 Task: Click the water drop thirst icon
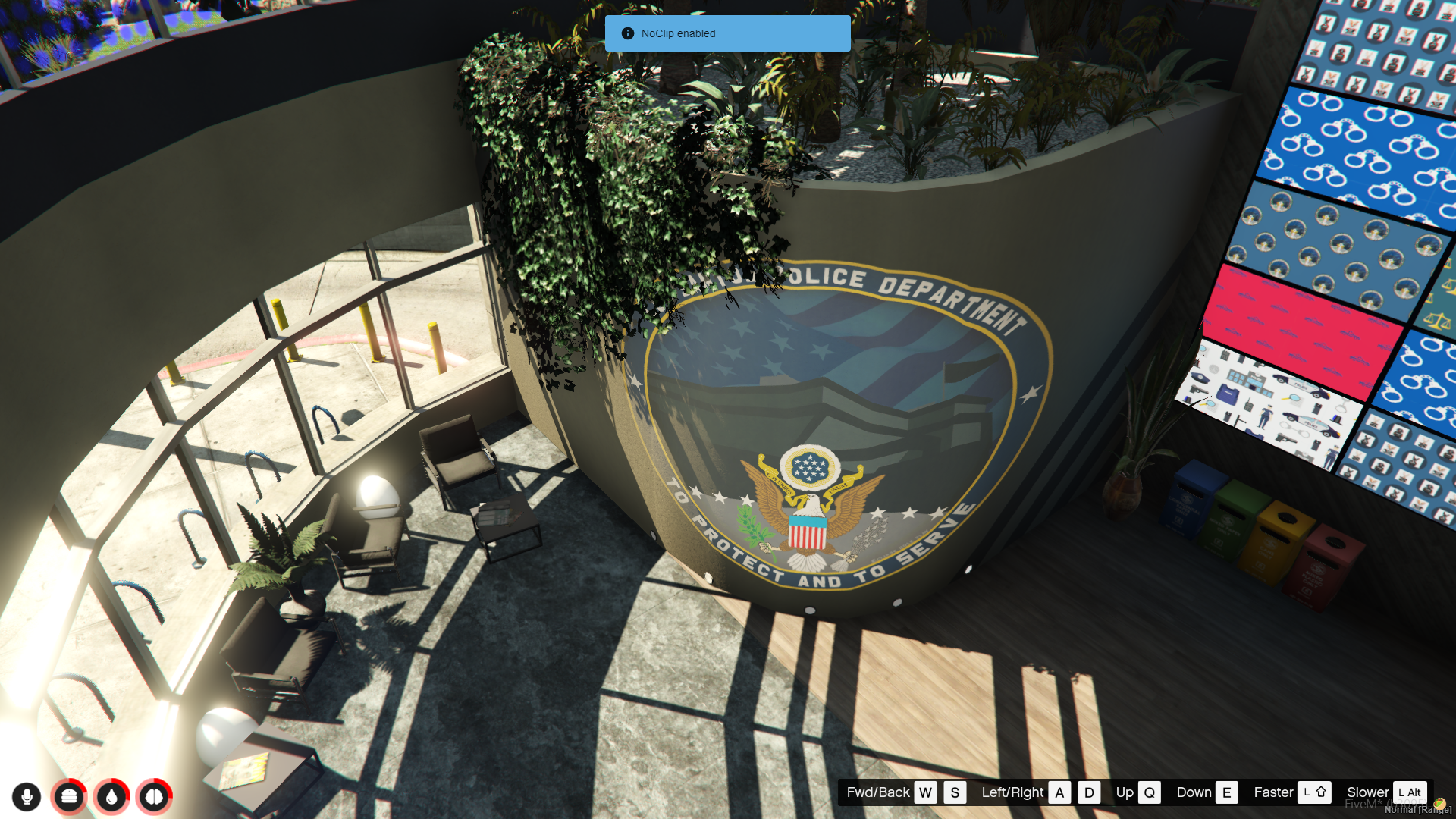click(x=111, y=796)
